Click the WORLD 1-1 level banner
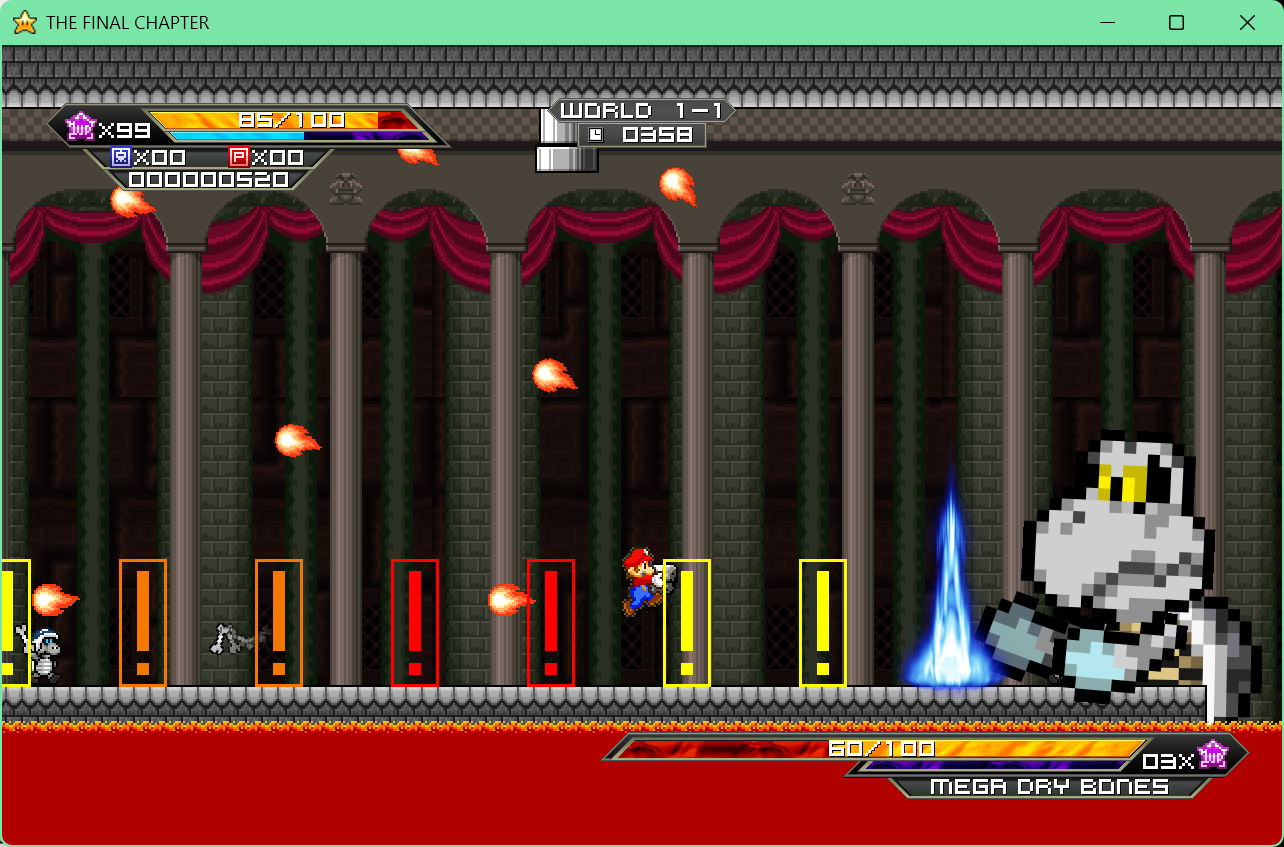The height and width of the screenshot is (847, 1284). coord(640,110)
